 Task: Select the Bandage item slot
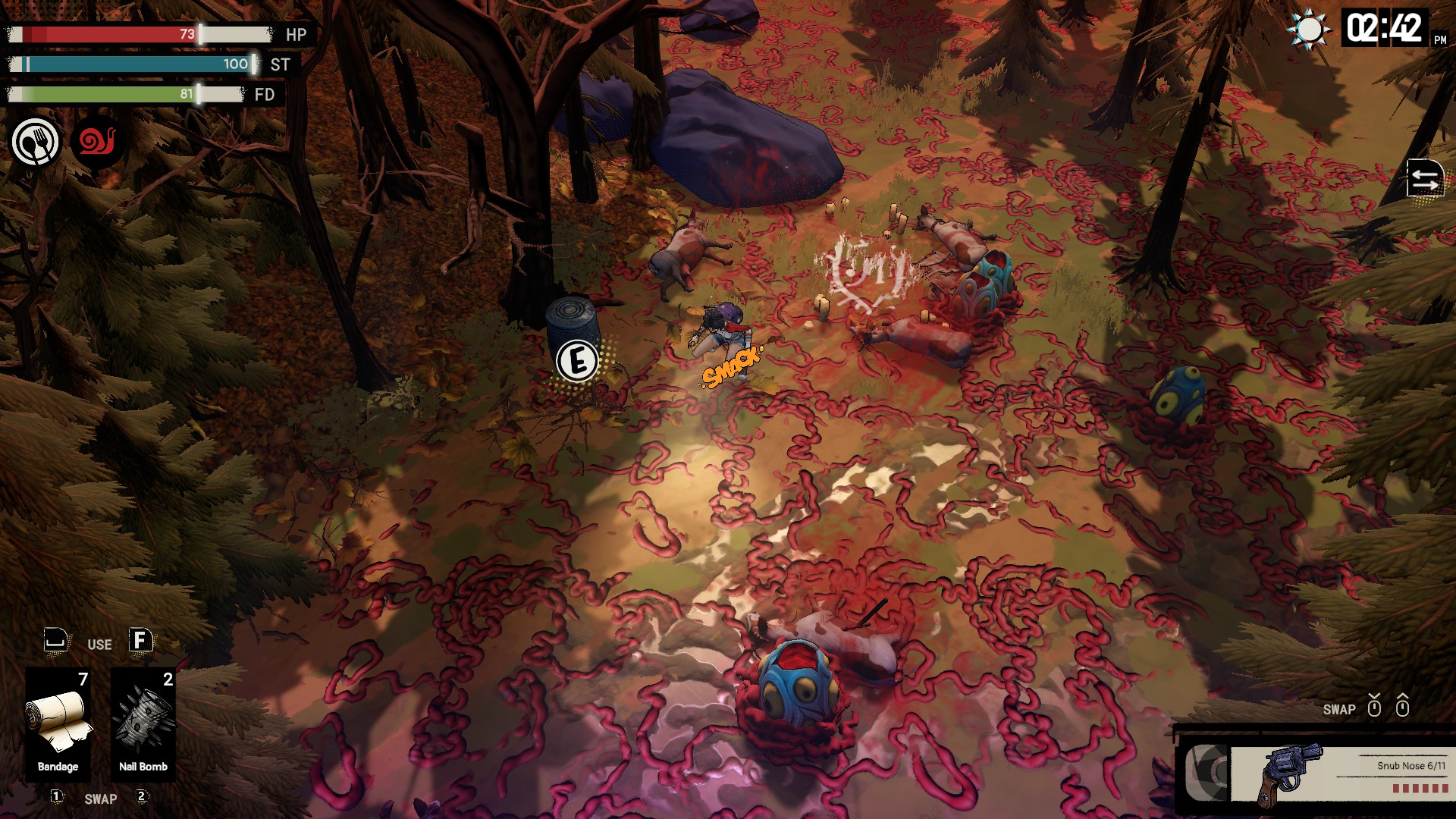[58, 722]
